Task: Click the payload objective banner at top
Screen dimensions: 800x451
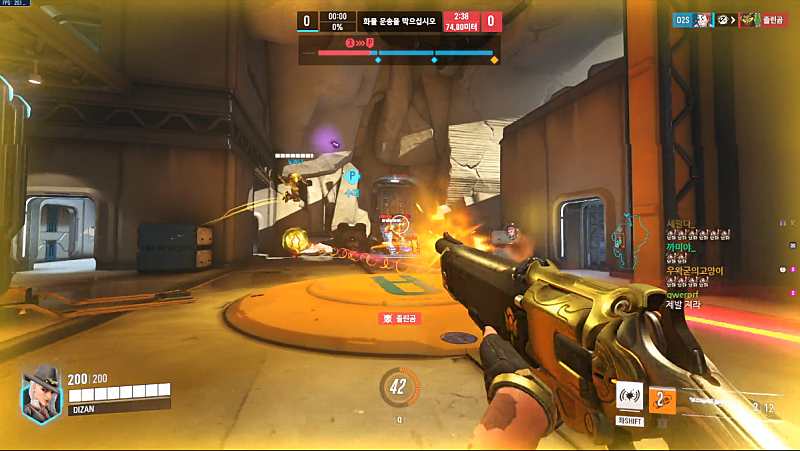Action: pos(399,21)
